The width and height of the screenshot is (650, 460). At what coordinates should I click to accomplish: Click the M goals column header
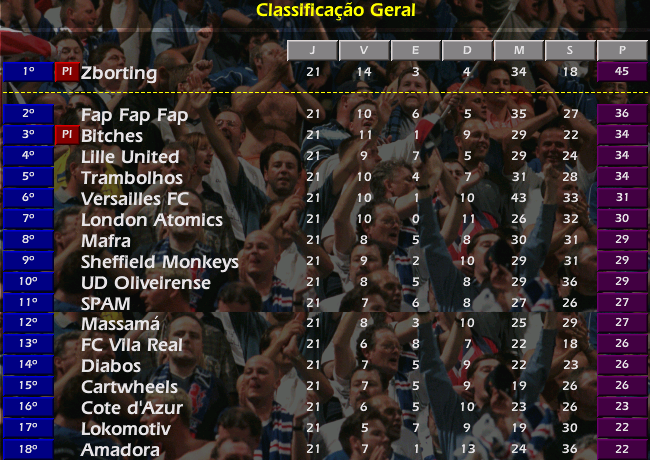tap(518, 50)
